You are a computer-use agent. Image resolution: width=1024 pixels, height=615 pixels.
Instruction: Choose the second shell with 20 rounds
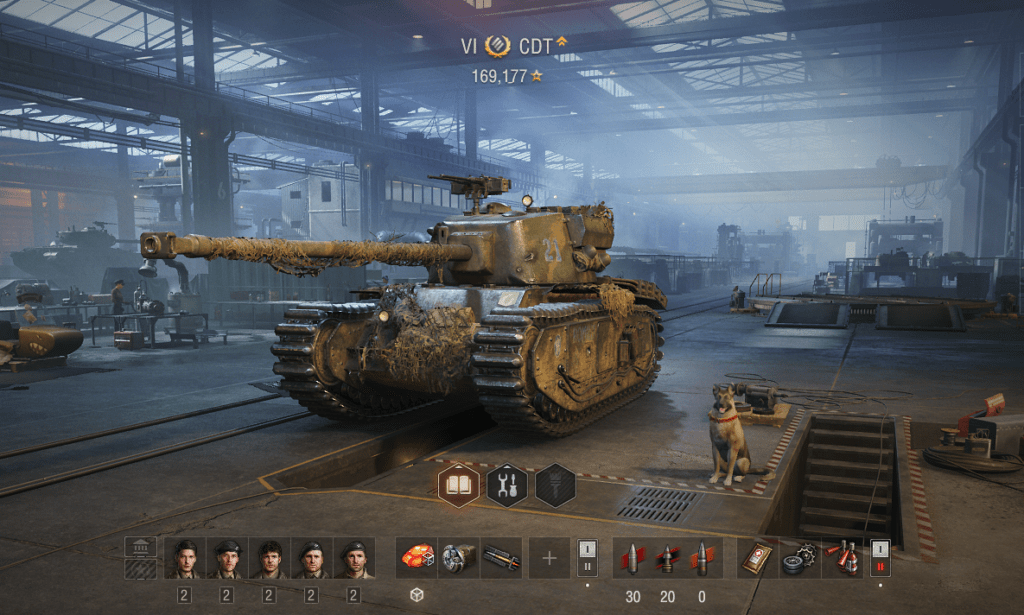pyautogui.click(x=667, y=557)
